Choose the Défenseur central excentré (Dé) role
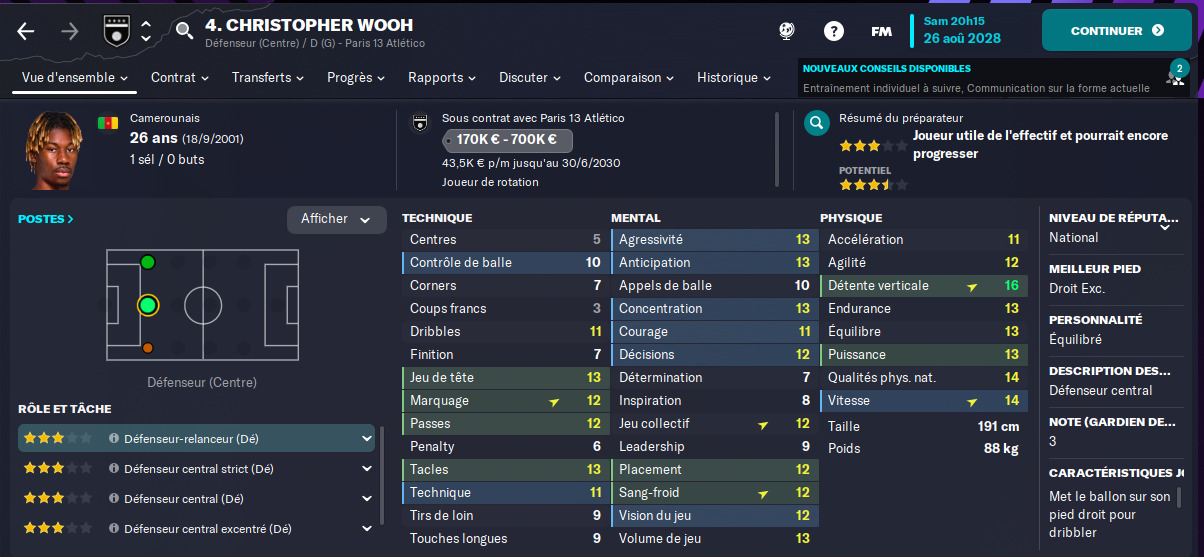Screen dimensions: 1204x557 pyautogui.click(x=196, y=528)
